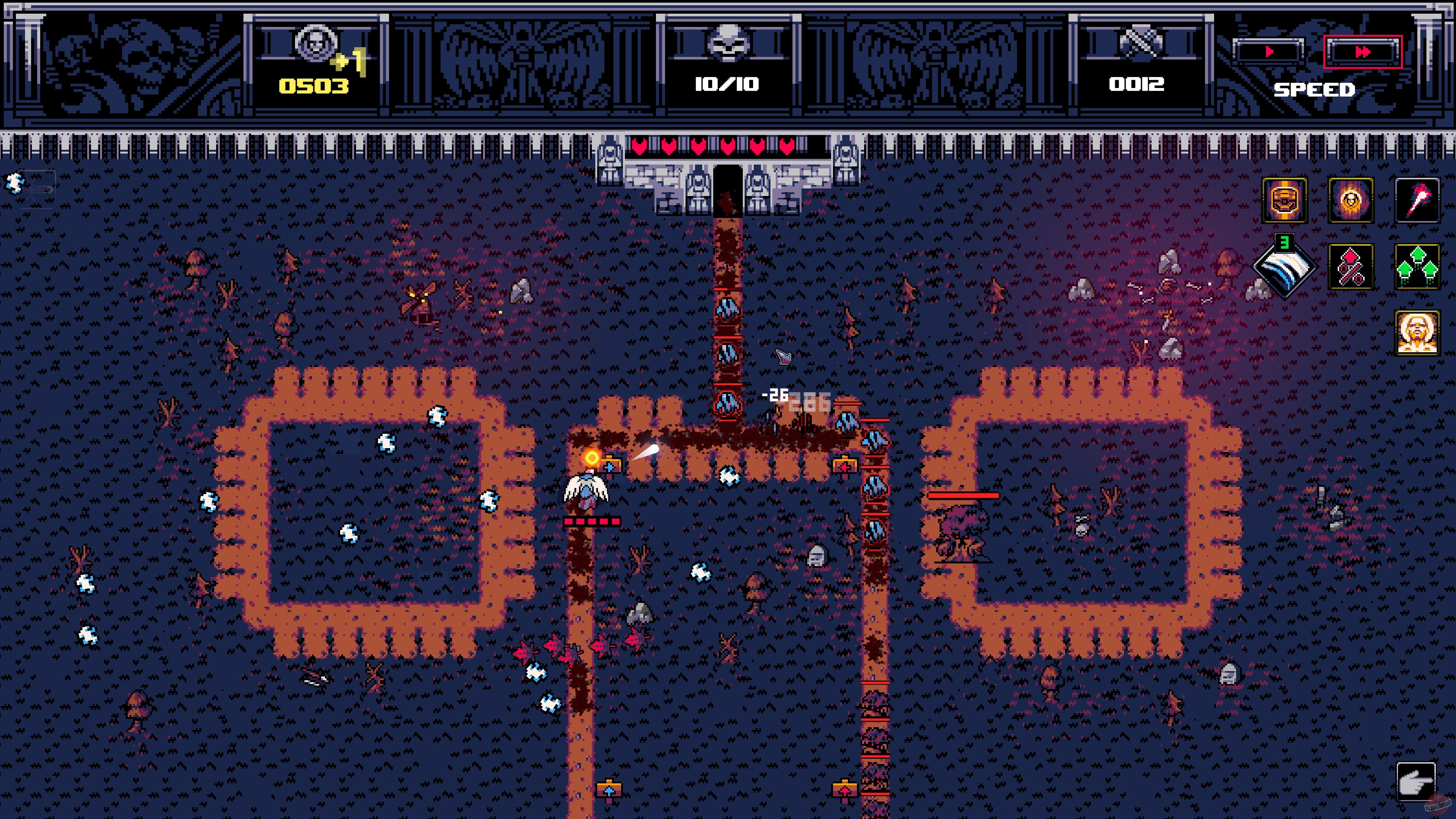Screen dimensions: 1456x819
Task: Click the blue arrow upgrade pedestal near the angel
Action: point(609,468)
